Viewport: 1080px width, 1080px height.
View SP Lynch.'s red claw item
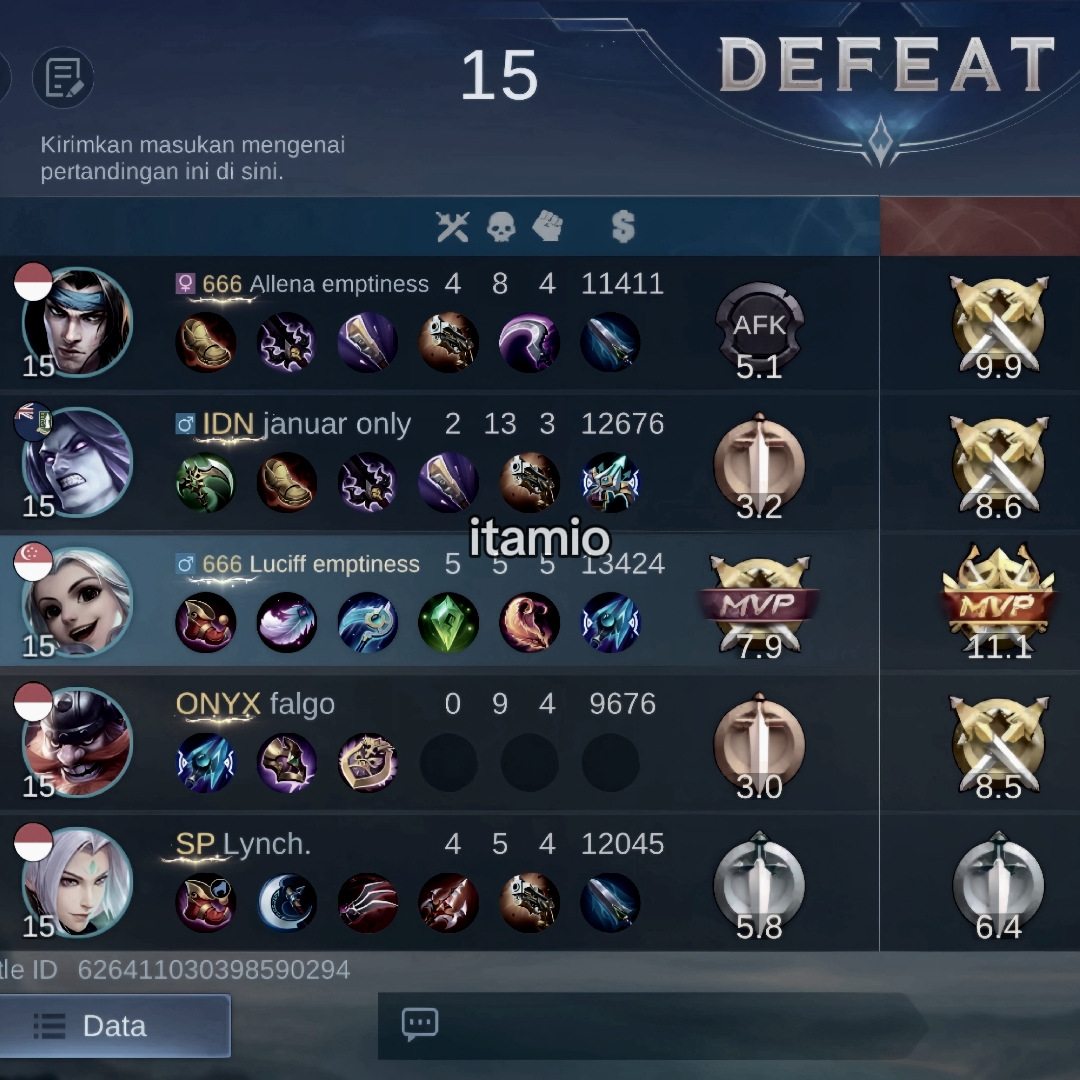[x=367, y=902]
